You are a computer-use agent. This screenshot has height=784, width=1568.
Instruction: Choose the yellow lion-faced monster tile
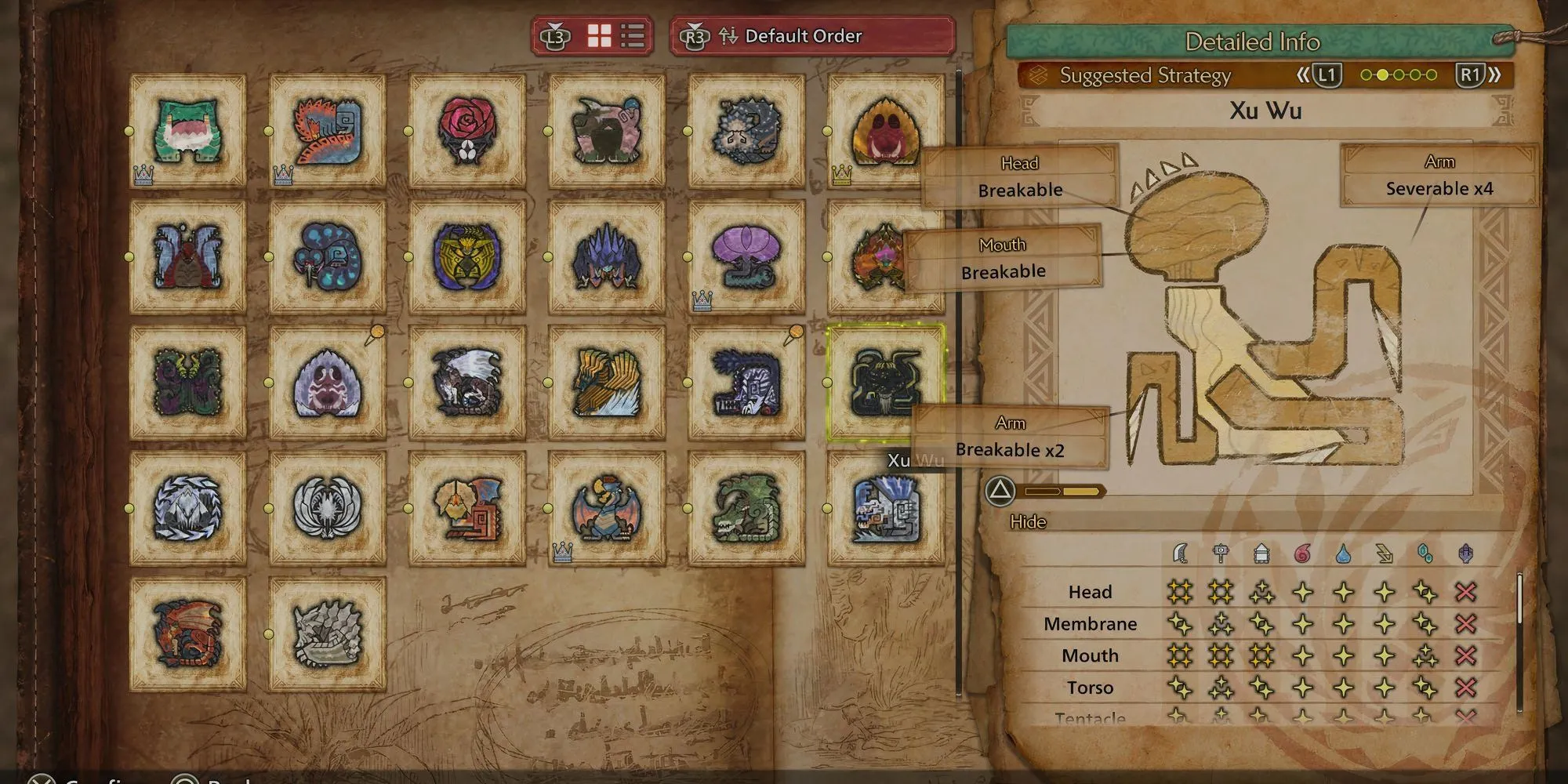[467, 256]
